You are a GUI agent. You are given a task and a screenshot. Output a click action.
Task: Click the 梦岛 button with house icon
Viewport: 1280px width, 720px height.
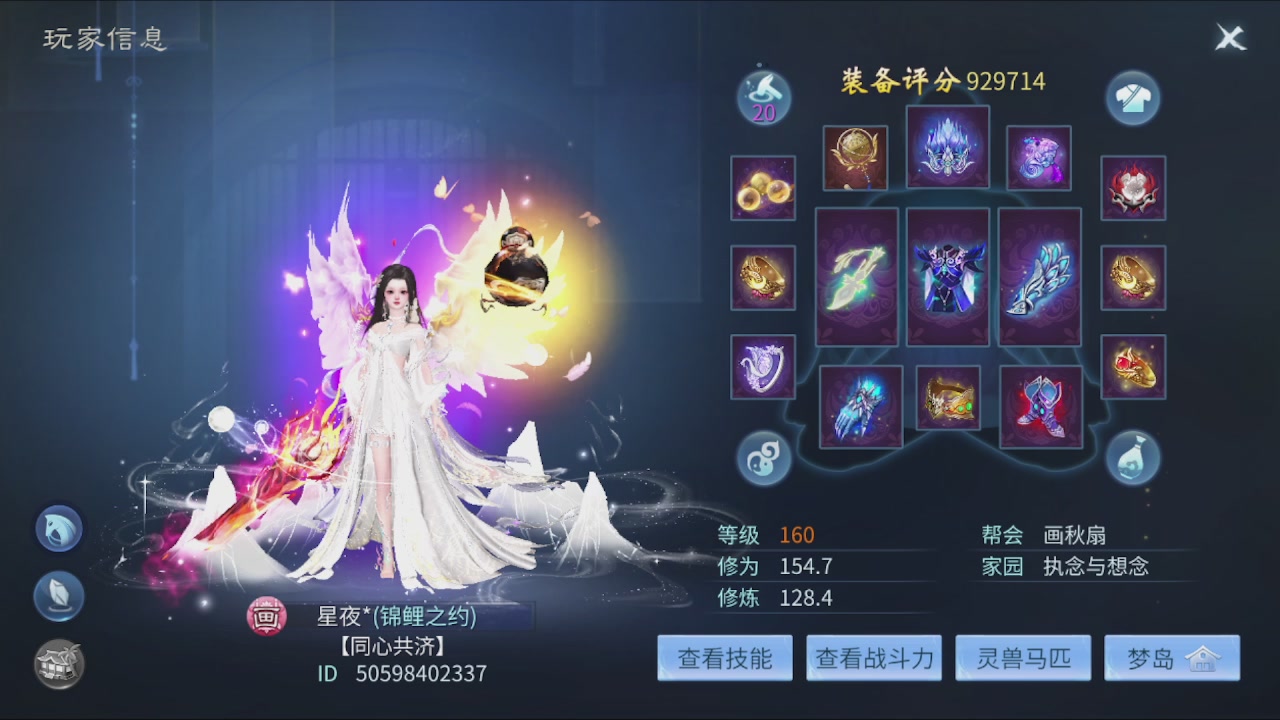pyautogui.click(x=1172, y=657)
